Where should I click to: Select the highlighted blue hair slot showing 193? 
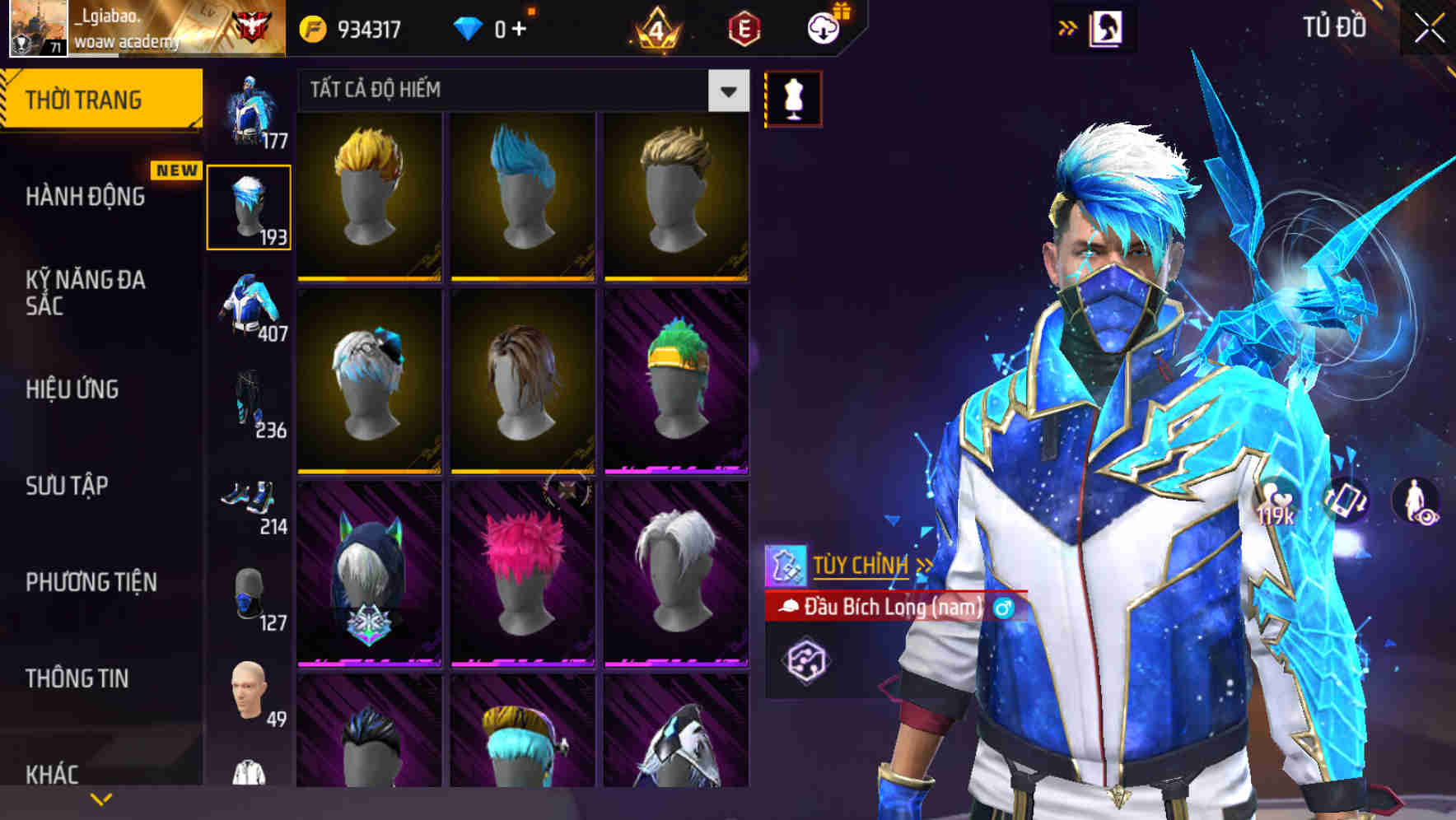[250, 206]
